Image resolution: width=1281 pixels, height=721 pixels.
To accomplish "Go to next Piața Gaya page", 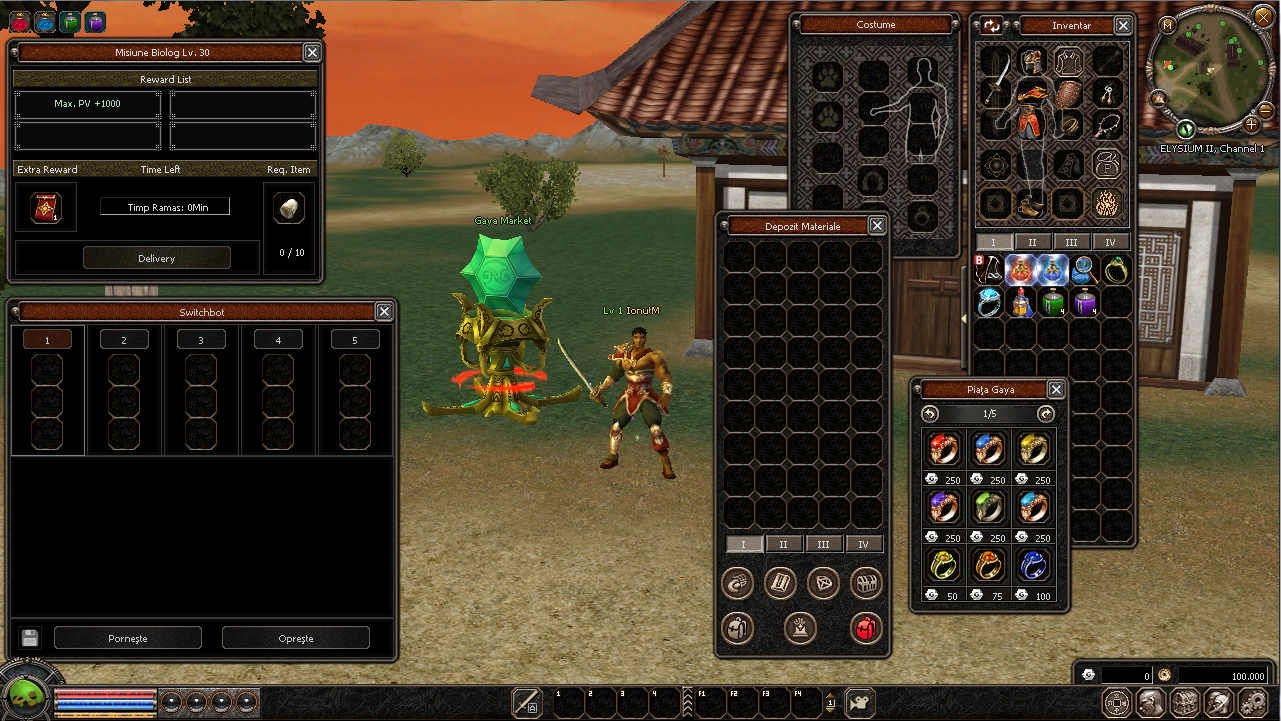I will (x=1046, y=414).
